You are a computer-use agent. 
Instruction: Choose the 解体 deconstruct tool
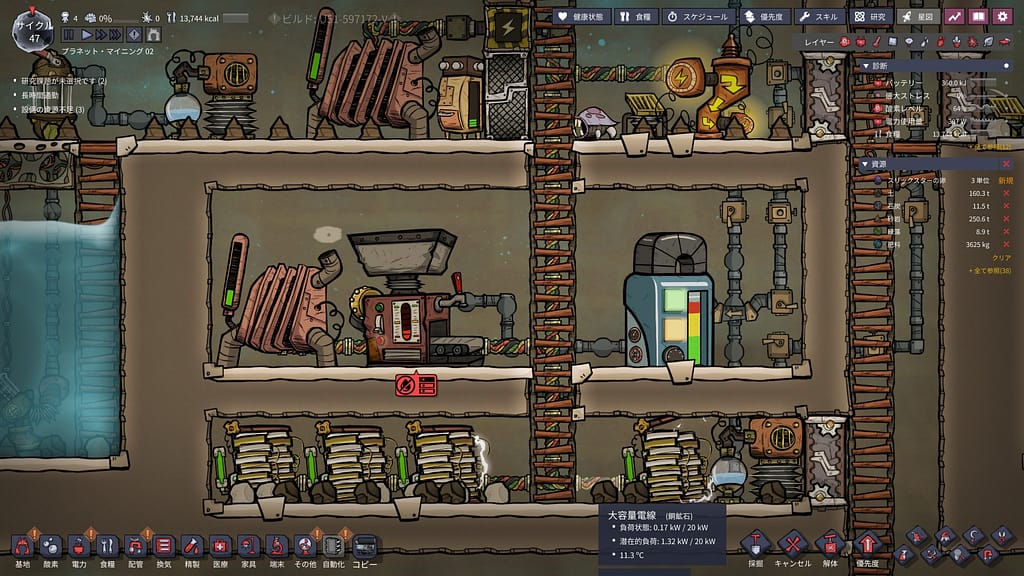point(829,548)
